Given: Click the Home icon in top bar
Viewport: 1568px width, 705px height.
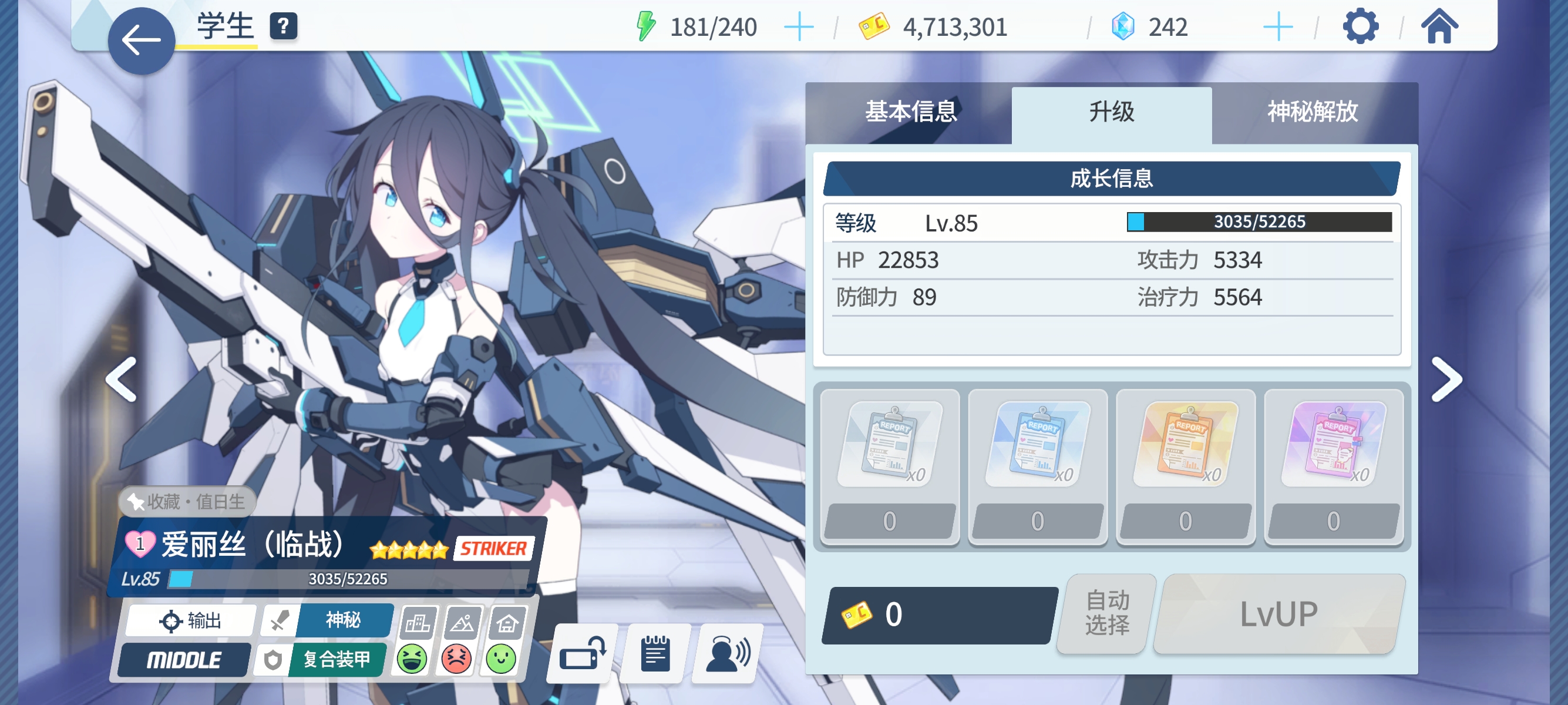Looking at the screenshot, I should coord(1439,26).
